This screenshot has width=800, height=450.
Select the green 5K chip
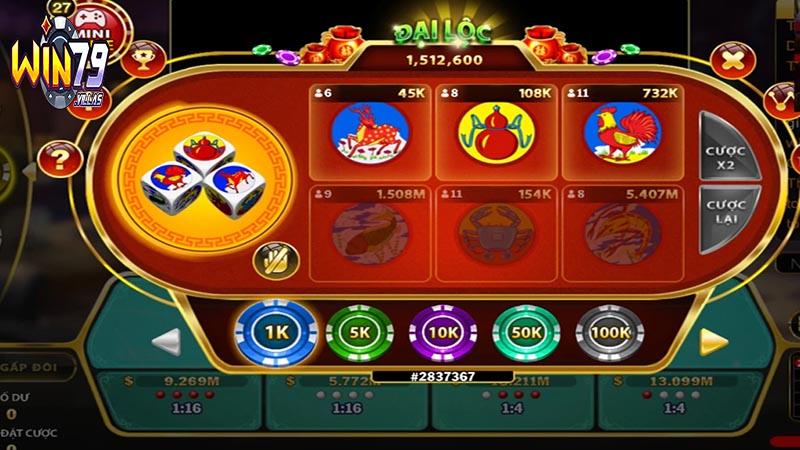click(x=358, y=333)
